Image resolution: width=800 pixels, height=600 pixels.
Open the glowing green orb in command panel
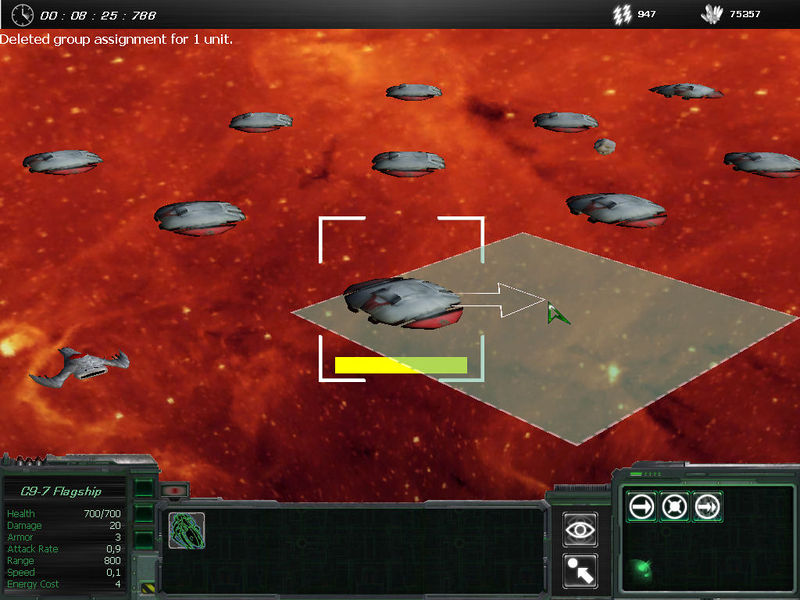(x=641, y=570)
